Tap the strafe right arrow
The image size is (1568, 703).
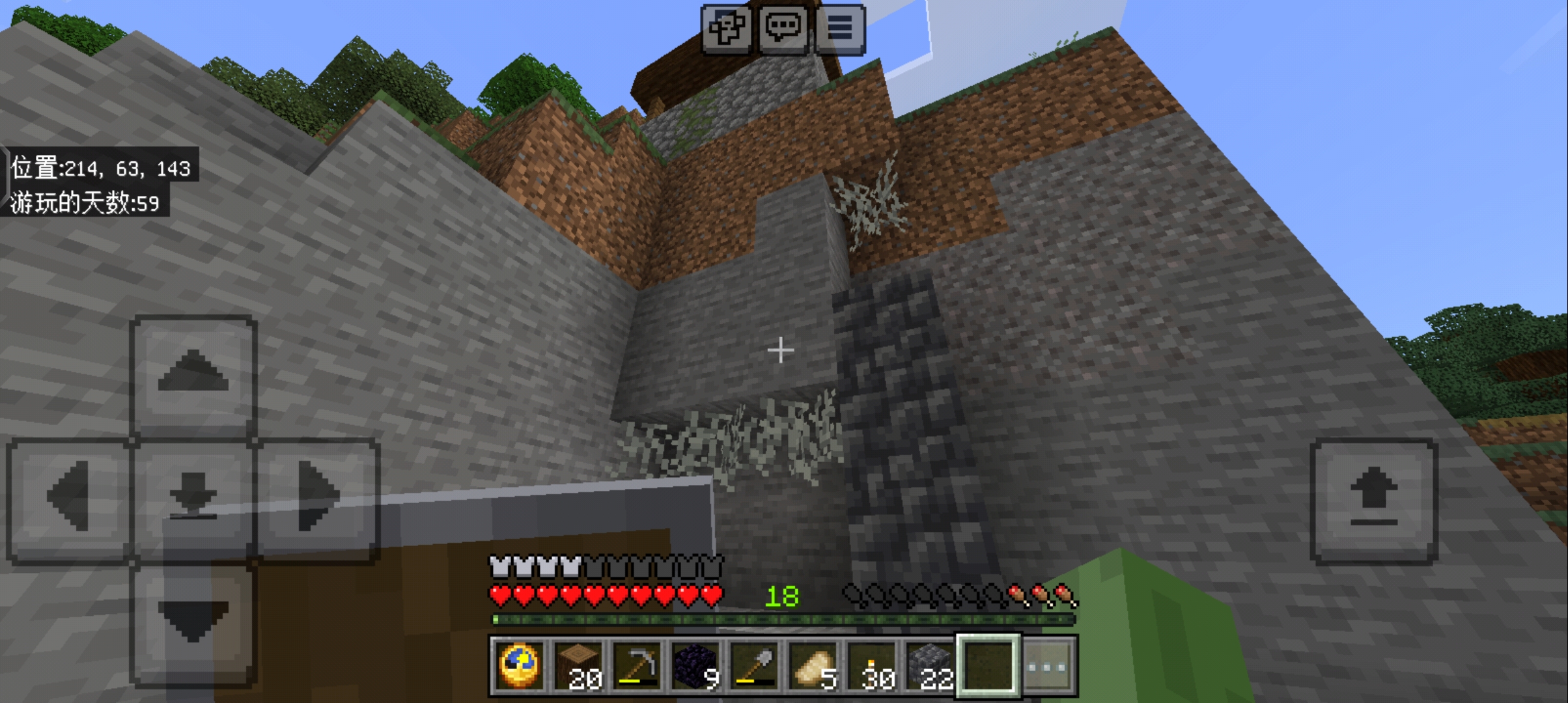[317, 498]
